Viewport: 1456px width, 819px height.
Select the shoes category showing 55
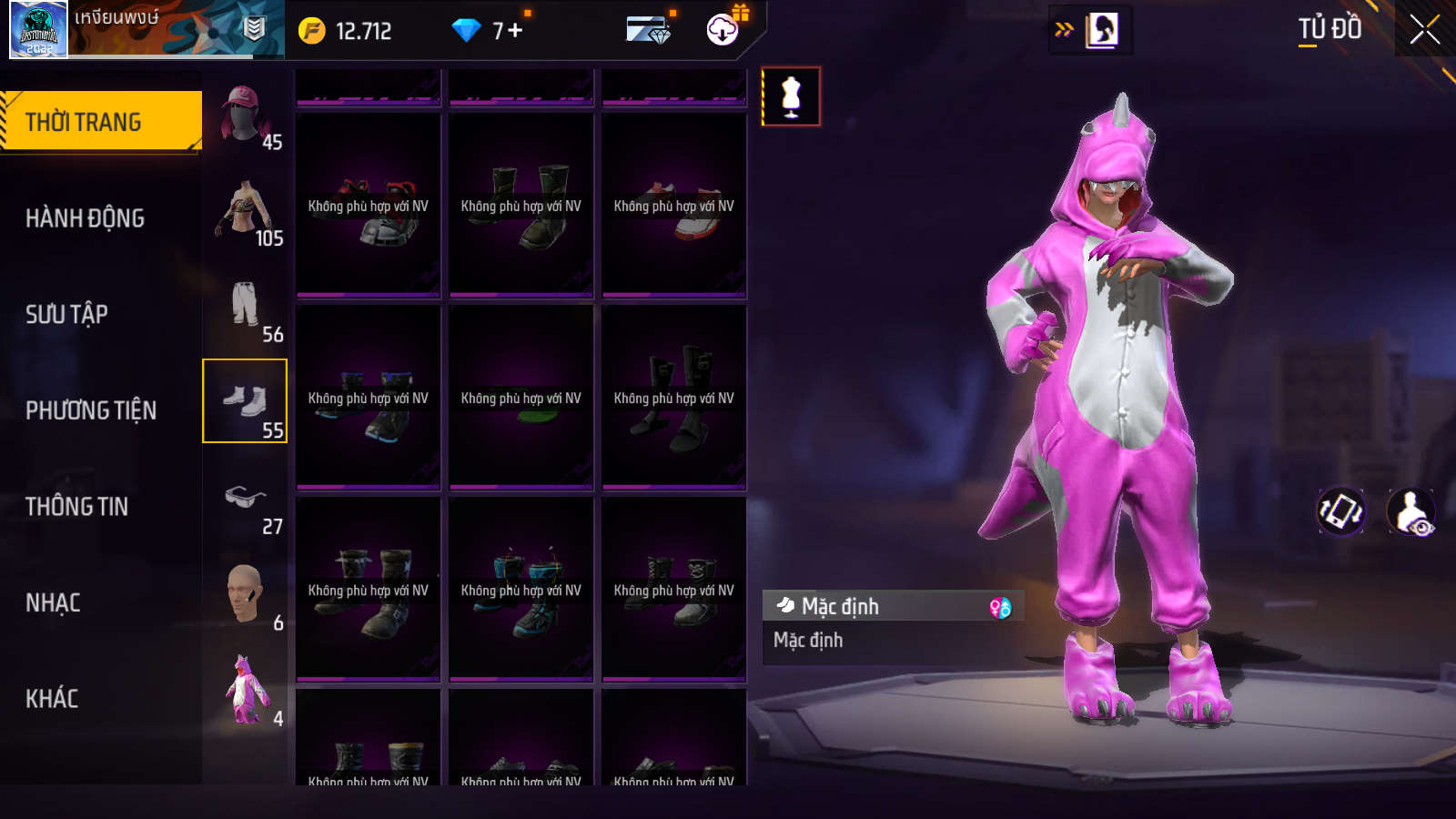tap(245, 401)
